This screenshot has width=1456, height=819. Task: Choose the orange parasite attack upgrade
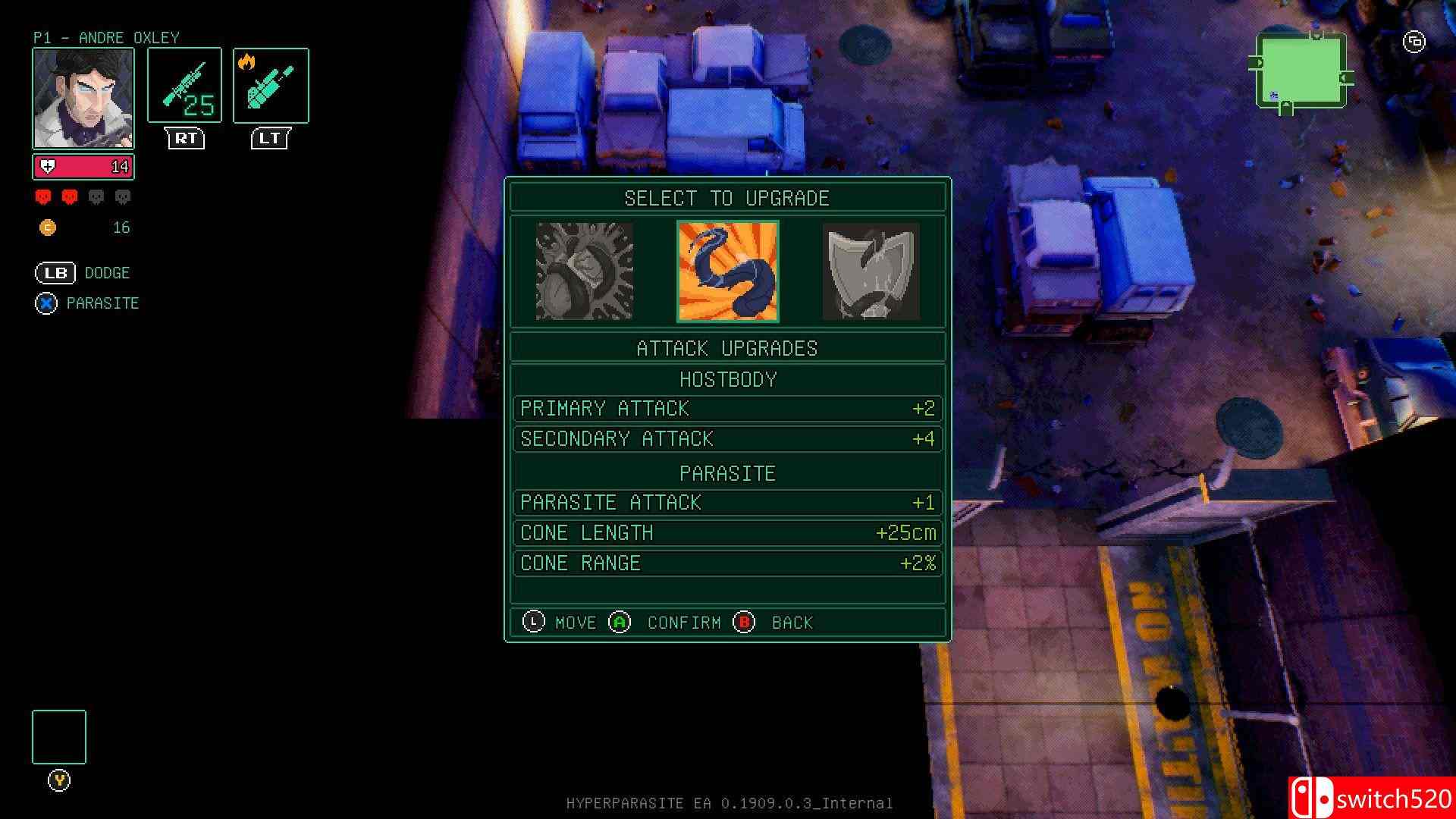pyautogui.click(x=727, y=271)
